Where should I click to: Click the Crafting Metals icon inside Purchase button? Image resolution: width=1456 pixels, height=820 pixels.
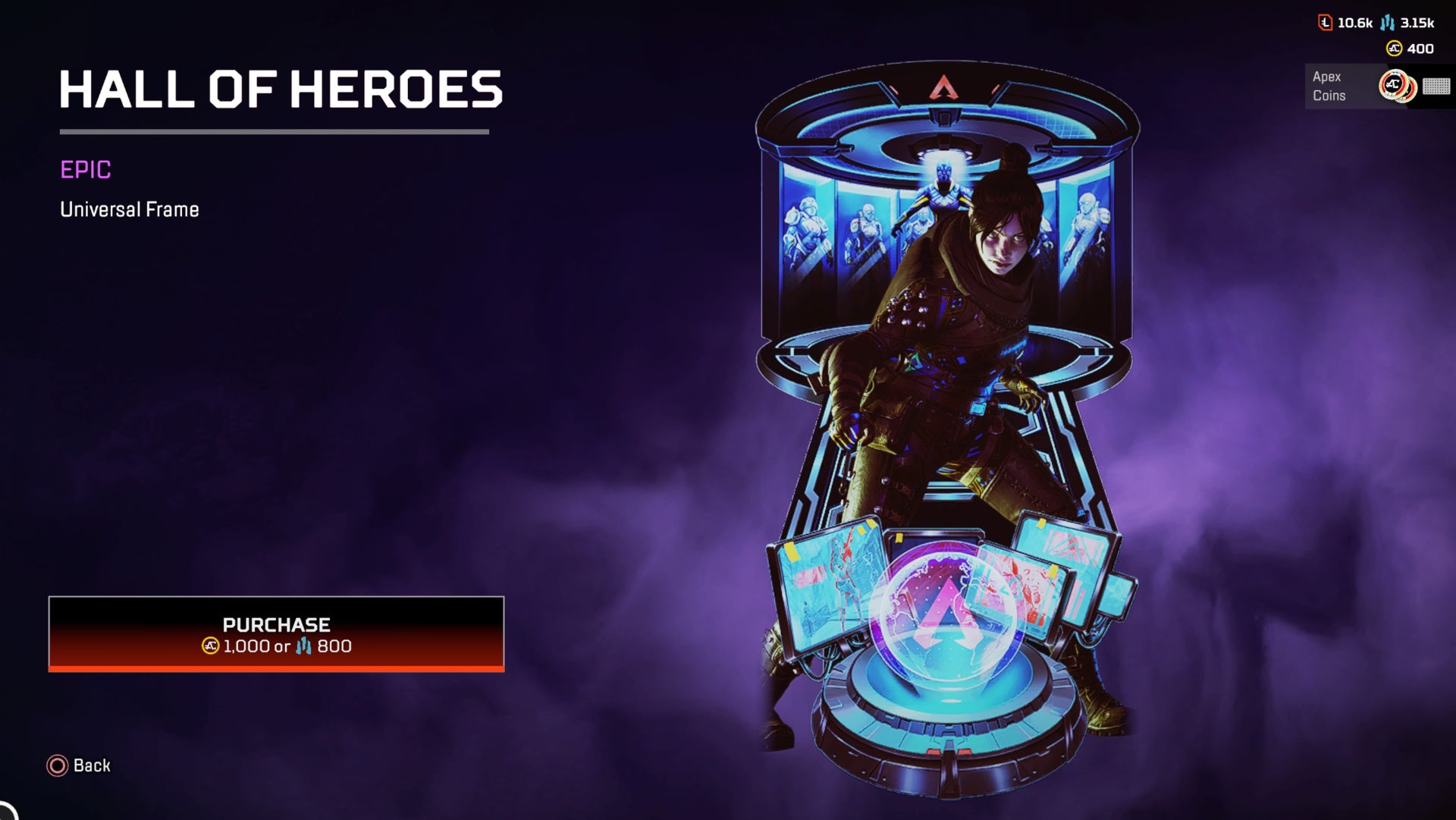(x=303, y=647)
